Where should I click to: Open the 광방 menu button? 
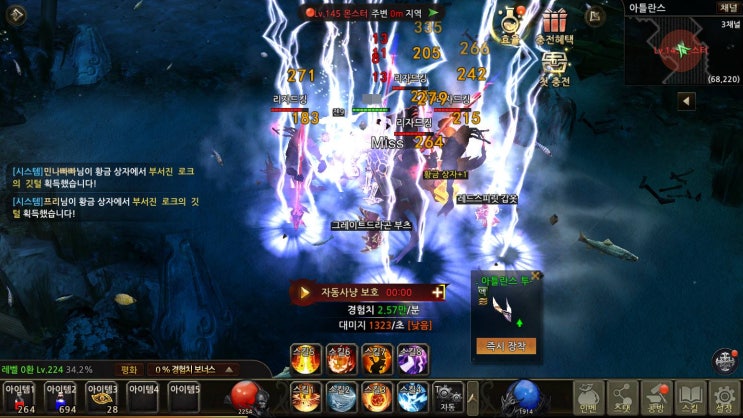point(655,397)
